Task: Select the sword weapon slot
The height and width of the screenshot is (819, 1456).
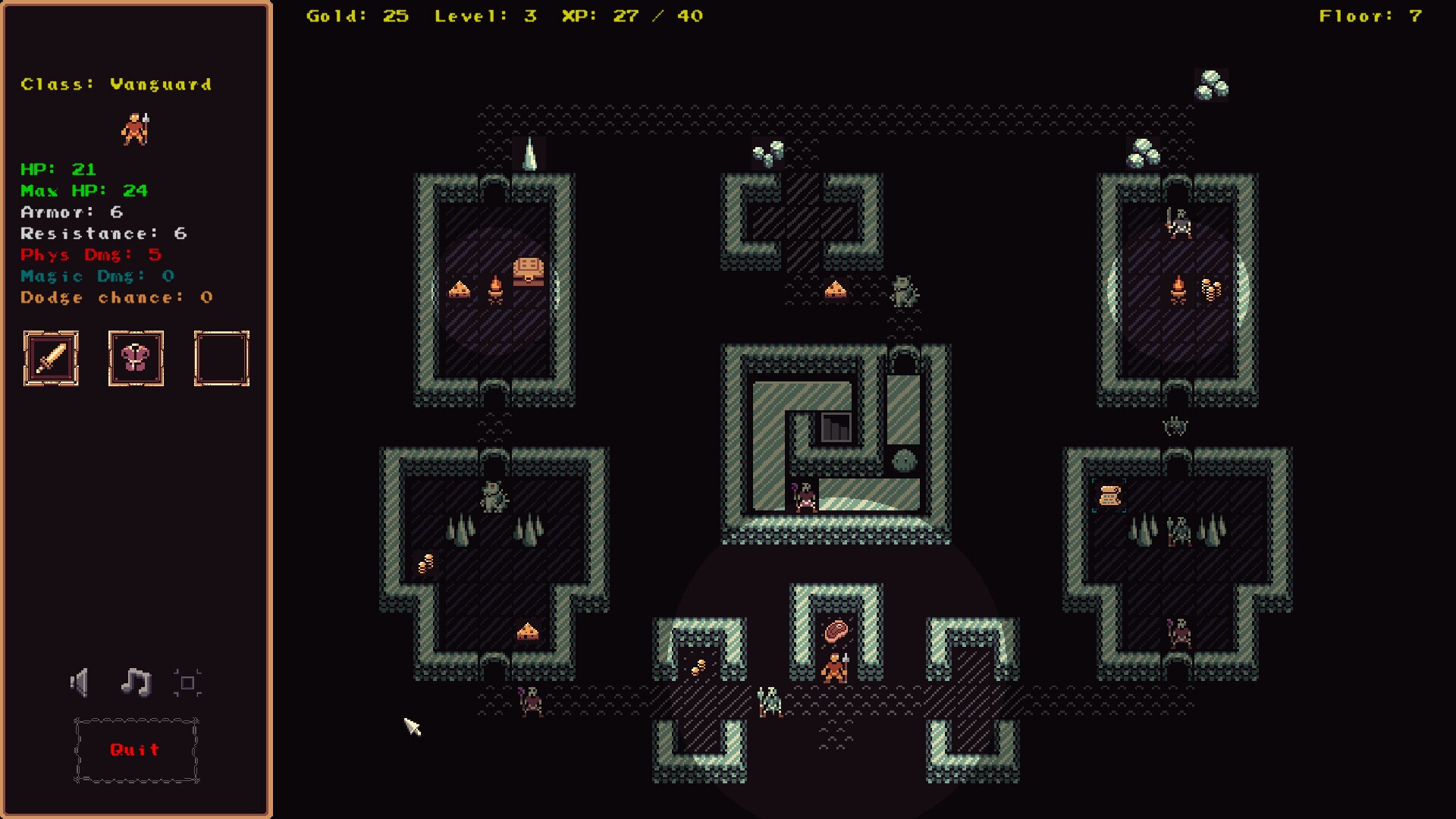Action: (x=51, y=358)
